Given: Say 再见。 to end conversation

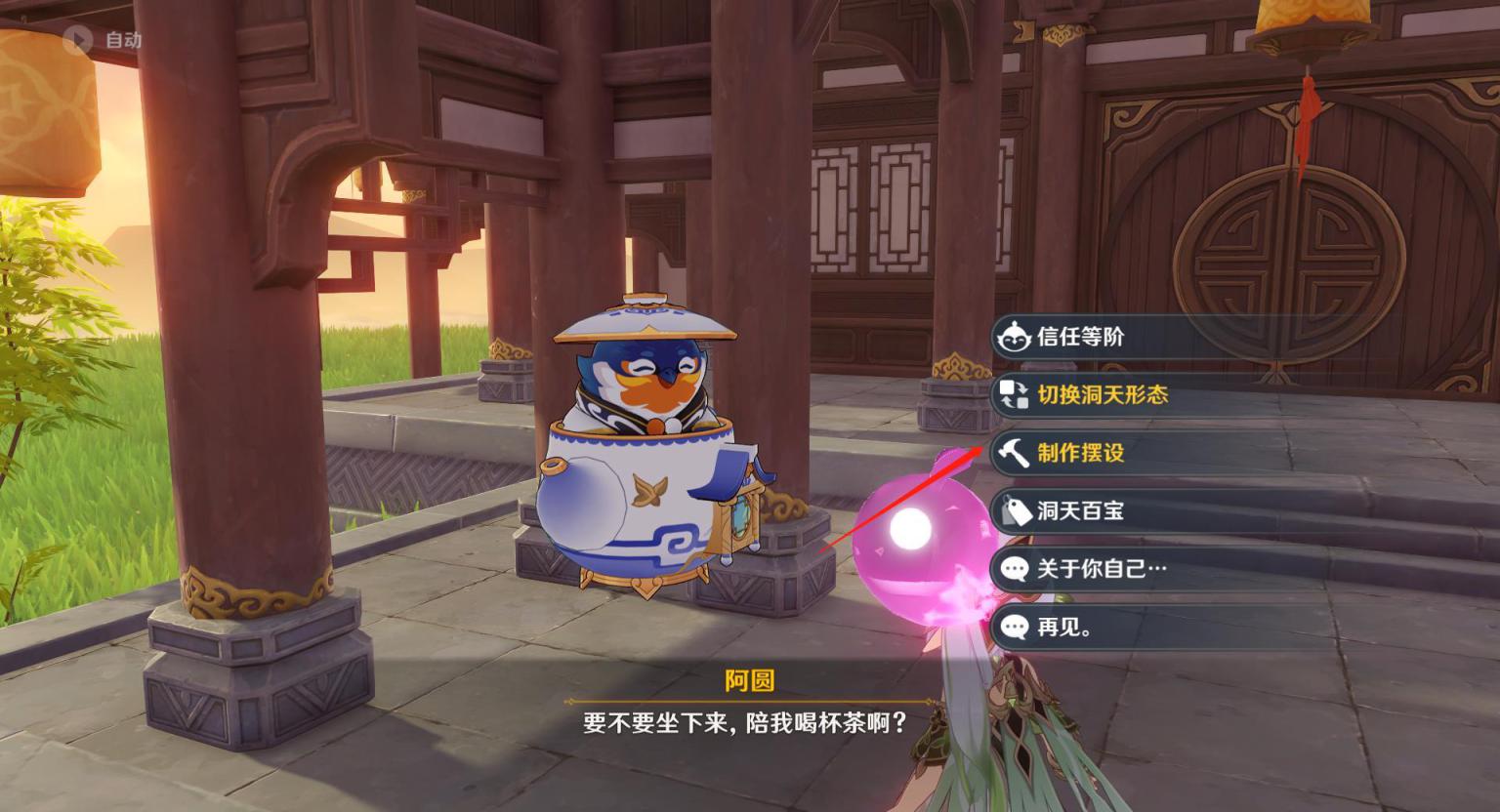Looking at the screenshot, I should [1064, 627].
